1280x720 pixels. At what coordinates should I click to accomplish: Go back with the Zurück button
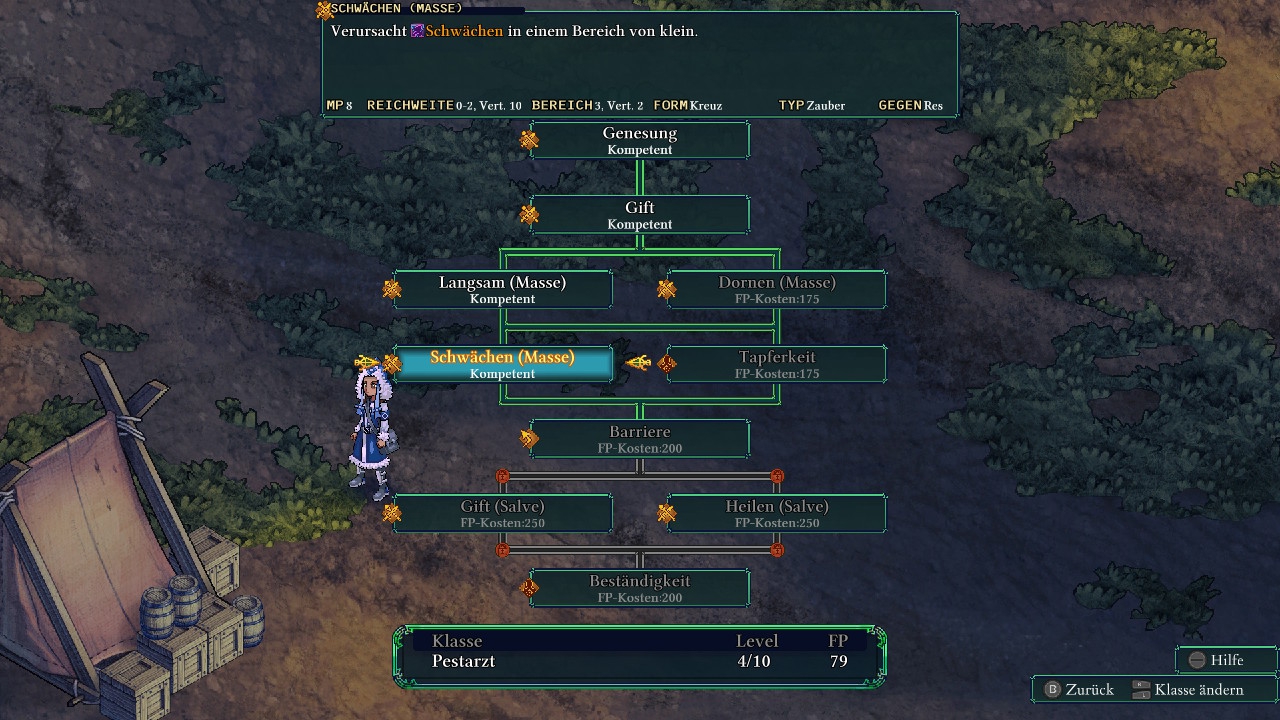click(1078, 690)
